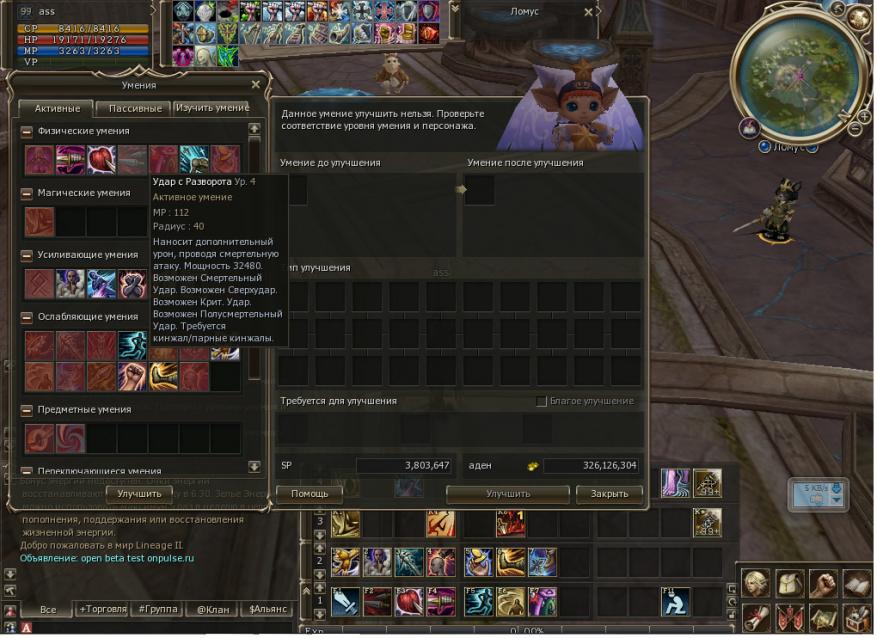The height and width of the screenshot is (638, 877).
Task: Open the Изучить умение tab
Action: point(212,108)
